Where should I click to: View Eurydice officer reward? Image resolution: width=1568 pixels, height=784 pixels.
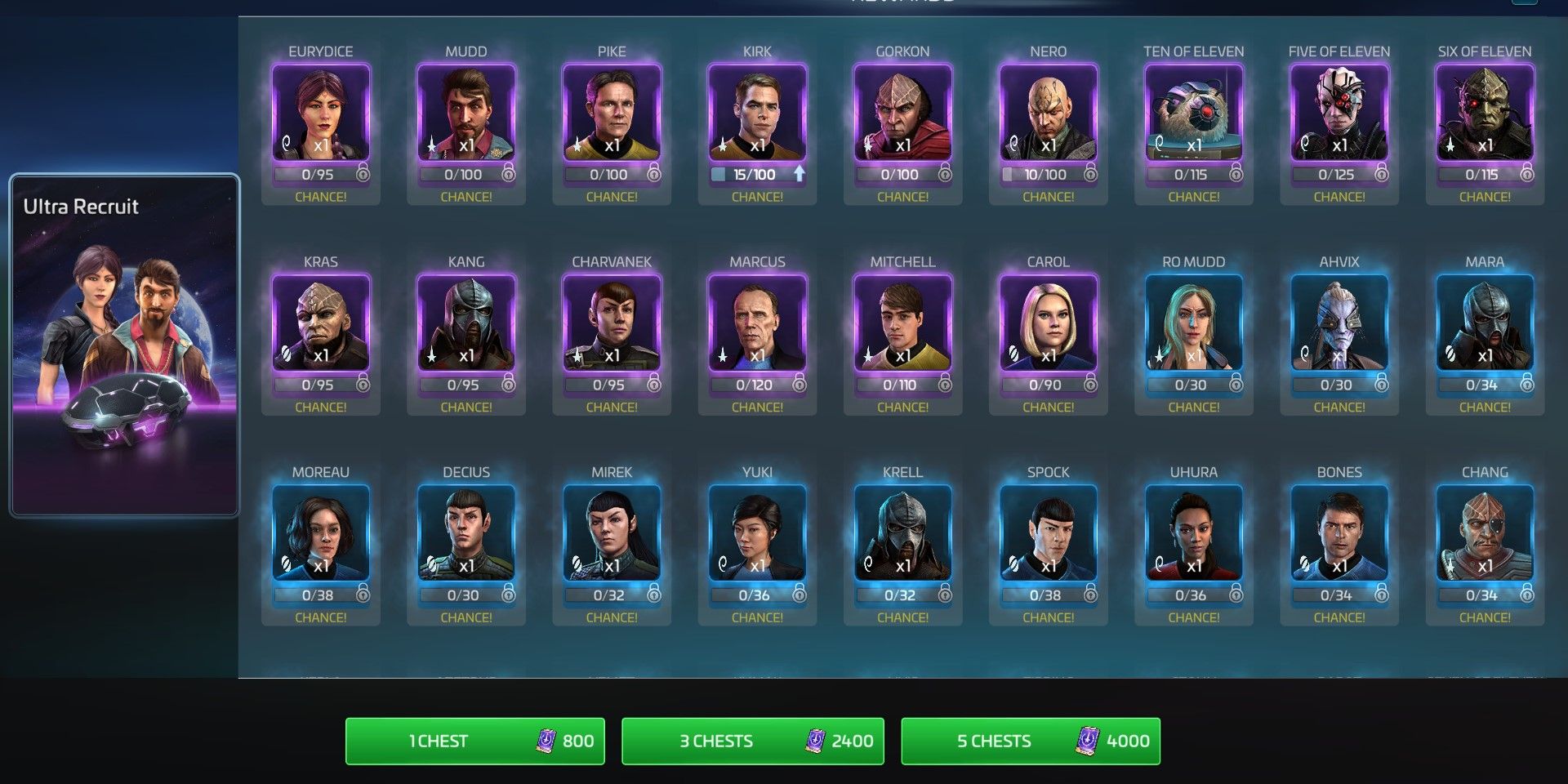click(321, 113)
